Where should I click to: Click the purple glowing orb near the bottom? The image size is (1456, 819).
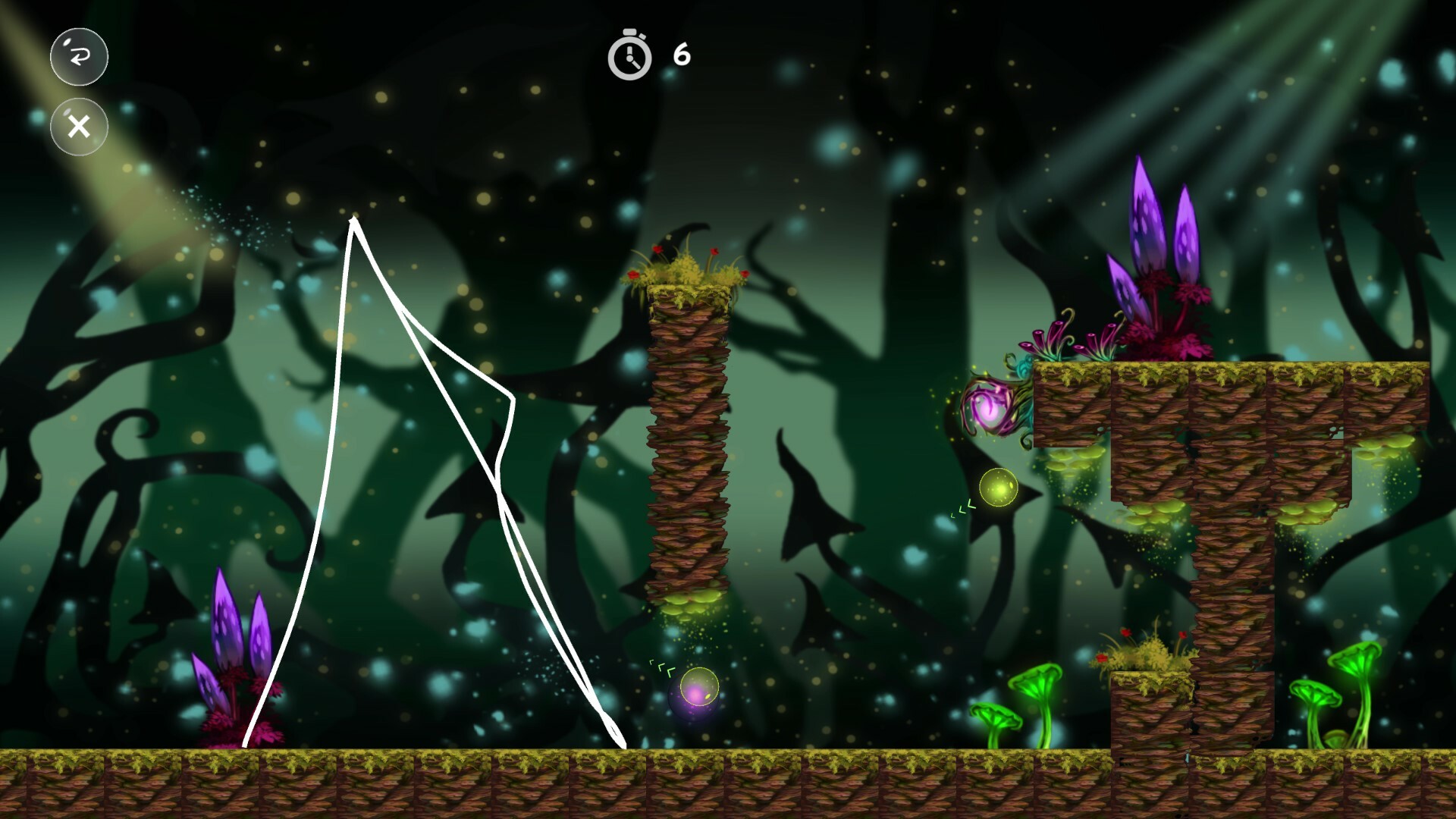696,694
